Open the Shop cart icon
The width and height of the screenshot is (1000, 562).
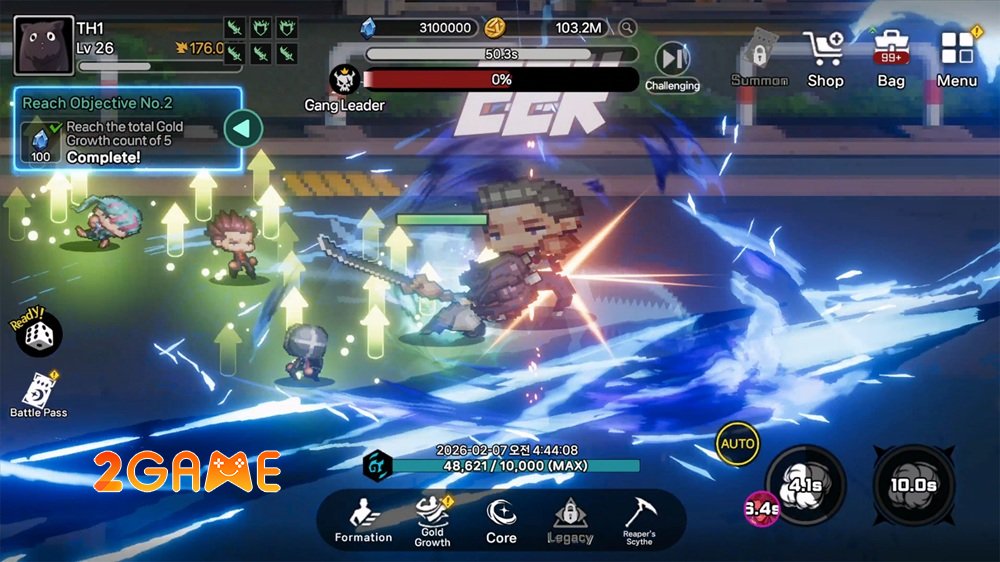[825, 58]
